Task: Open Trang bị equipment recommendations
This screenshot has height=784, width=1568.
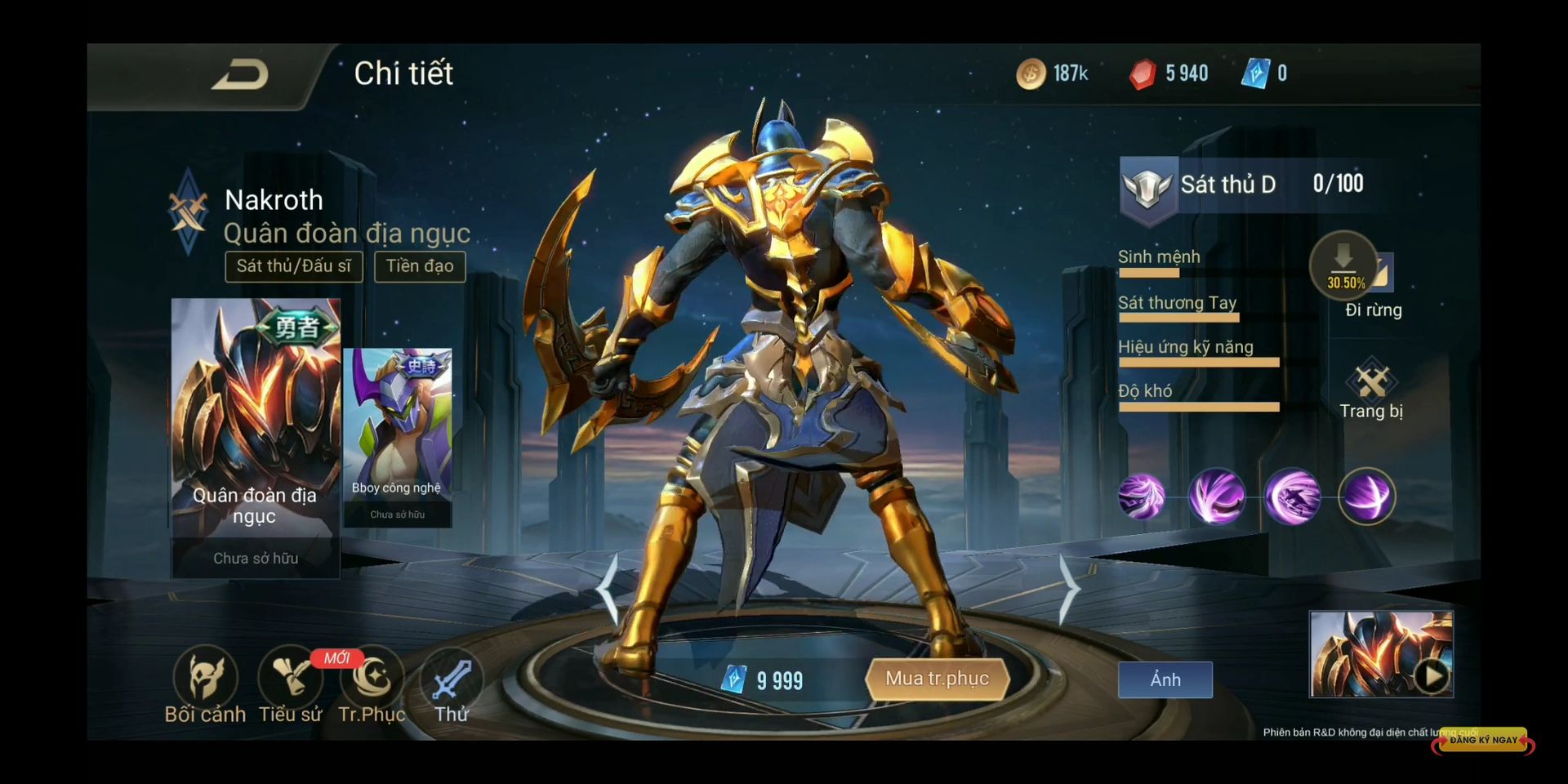Action: (x=1371, y=388)
